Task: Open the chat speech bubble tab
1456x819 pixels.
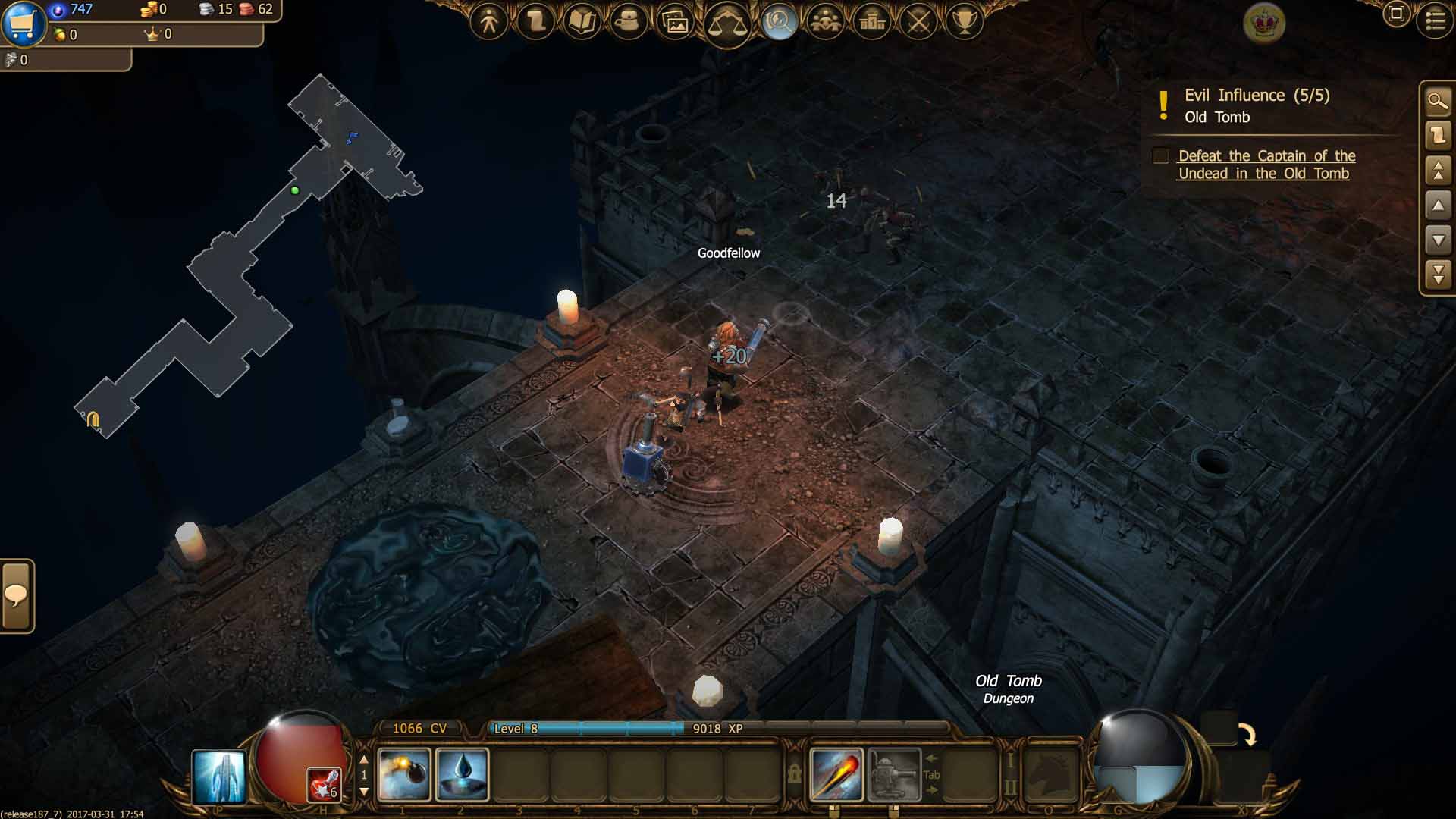Action: [17, 596]
